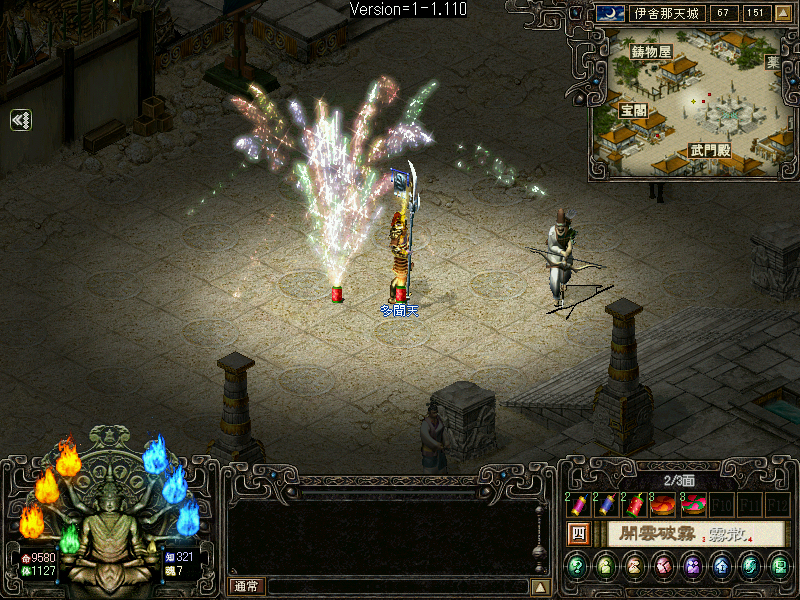The width and height of the screenshot is (800, 600).
Task: Use the red firecracker in the hotbar
Action: pos(635,506)
